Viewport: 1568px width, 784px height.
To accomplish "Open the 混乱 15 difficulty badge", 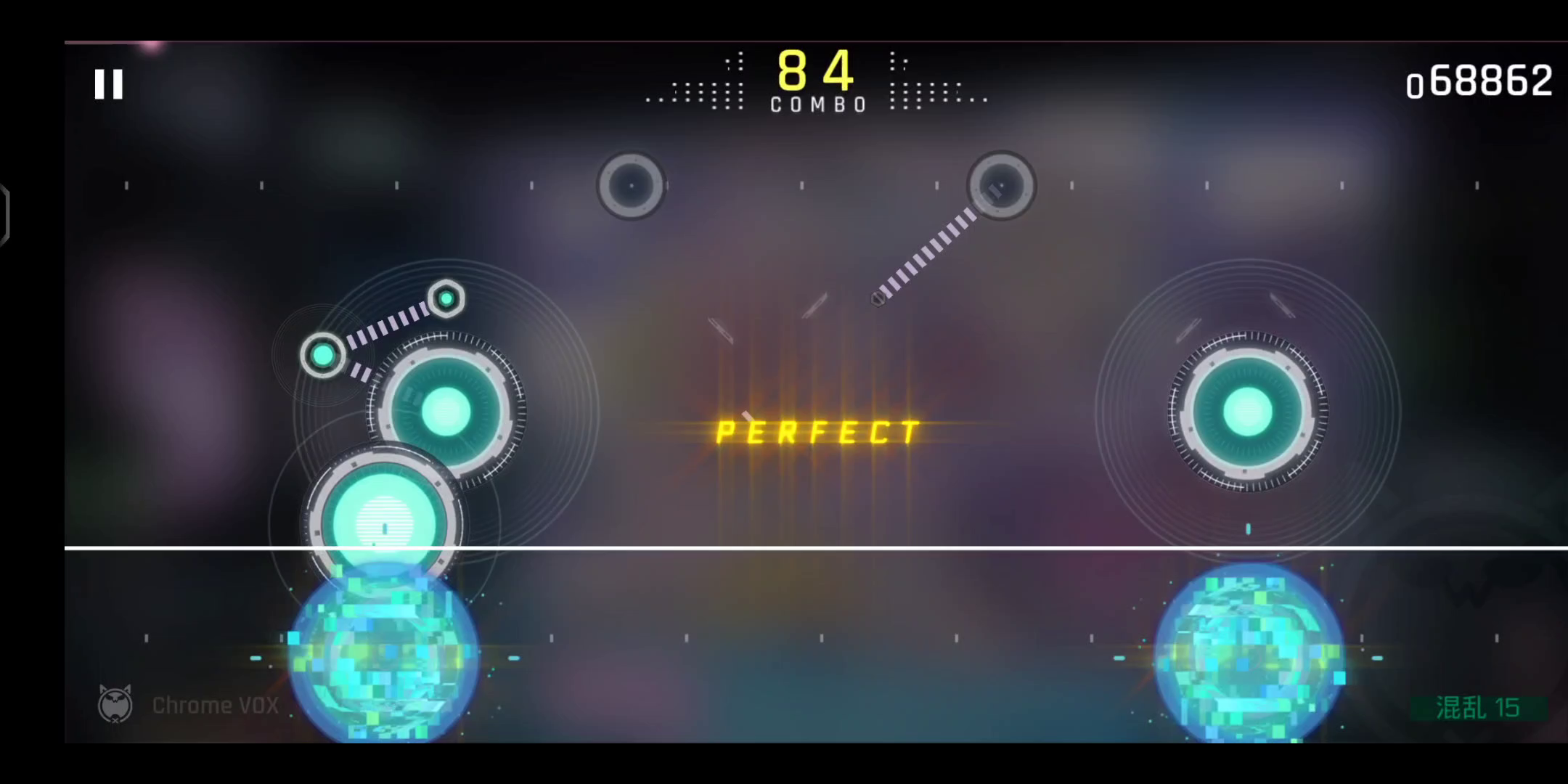I will (1477, 708).
